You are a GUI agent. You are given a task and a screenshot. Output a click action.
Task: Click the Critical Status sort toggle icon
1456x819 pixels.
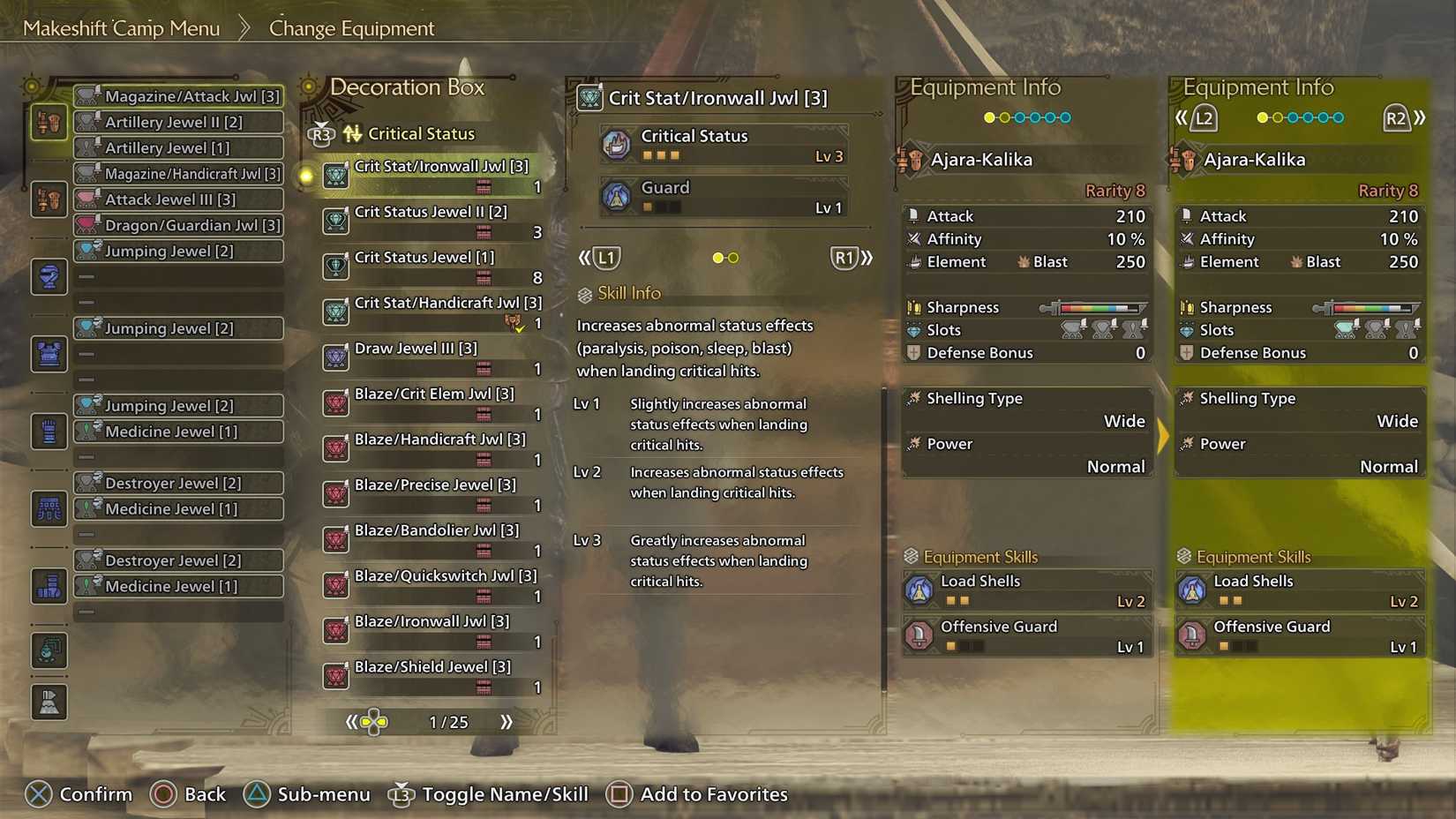click(x=352, y=133)
